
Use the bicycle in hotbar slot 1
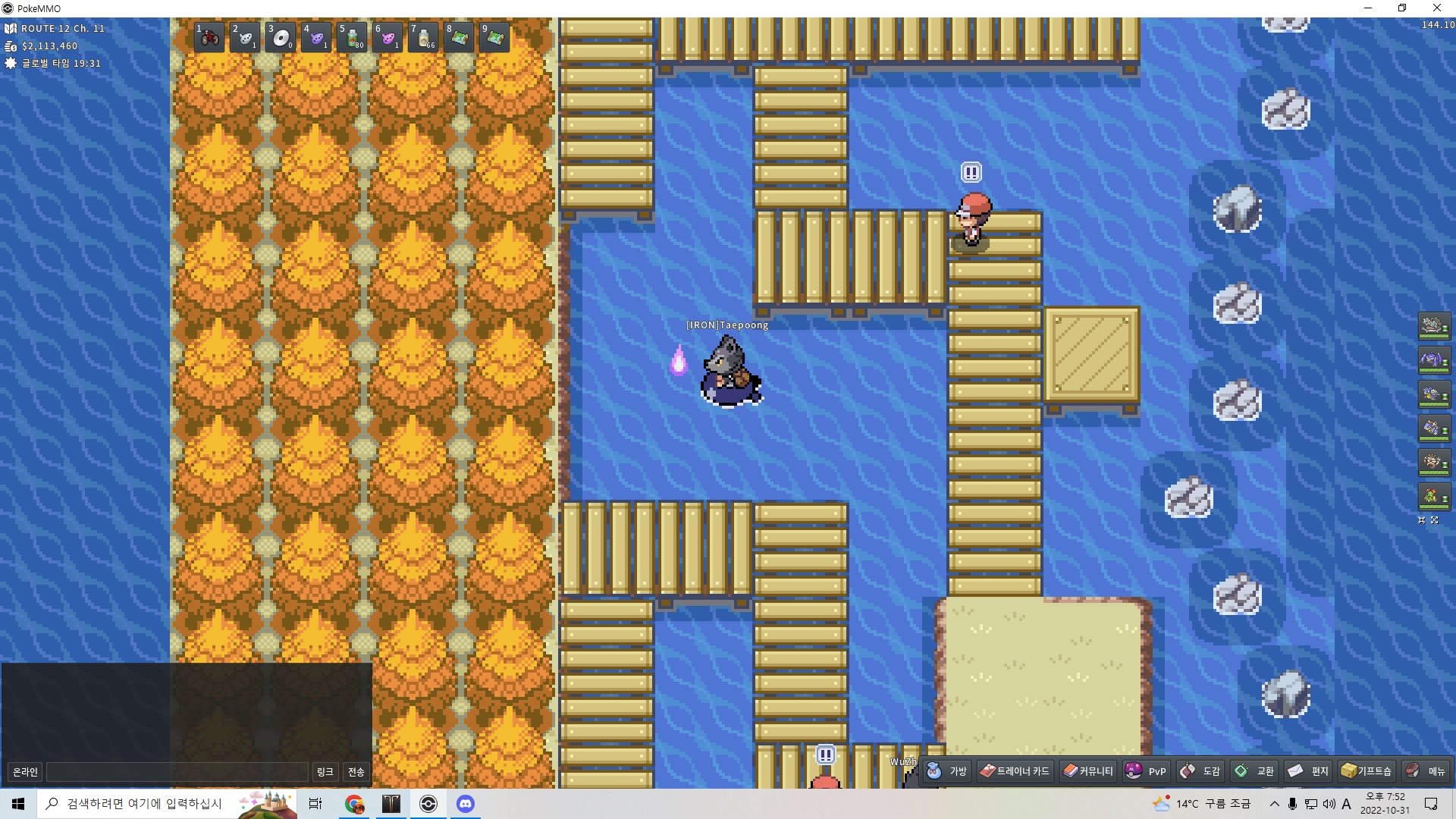(209, 37)
